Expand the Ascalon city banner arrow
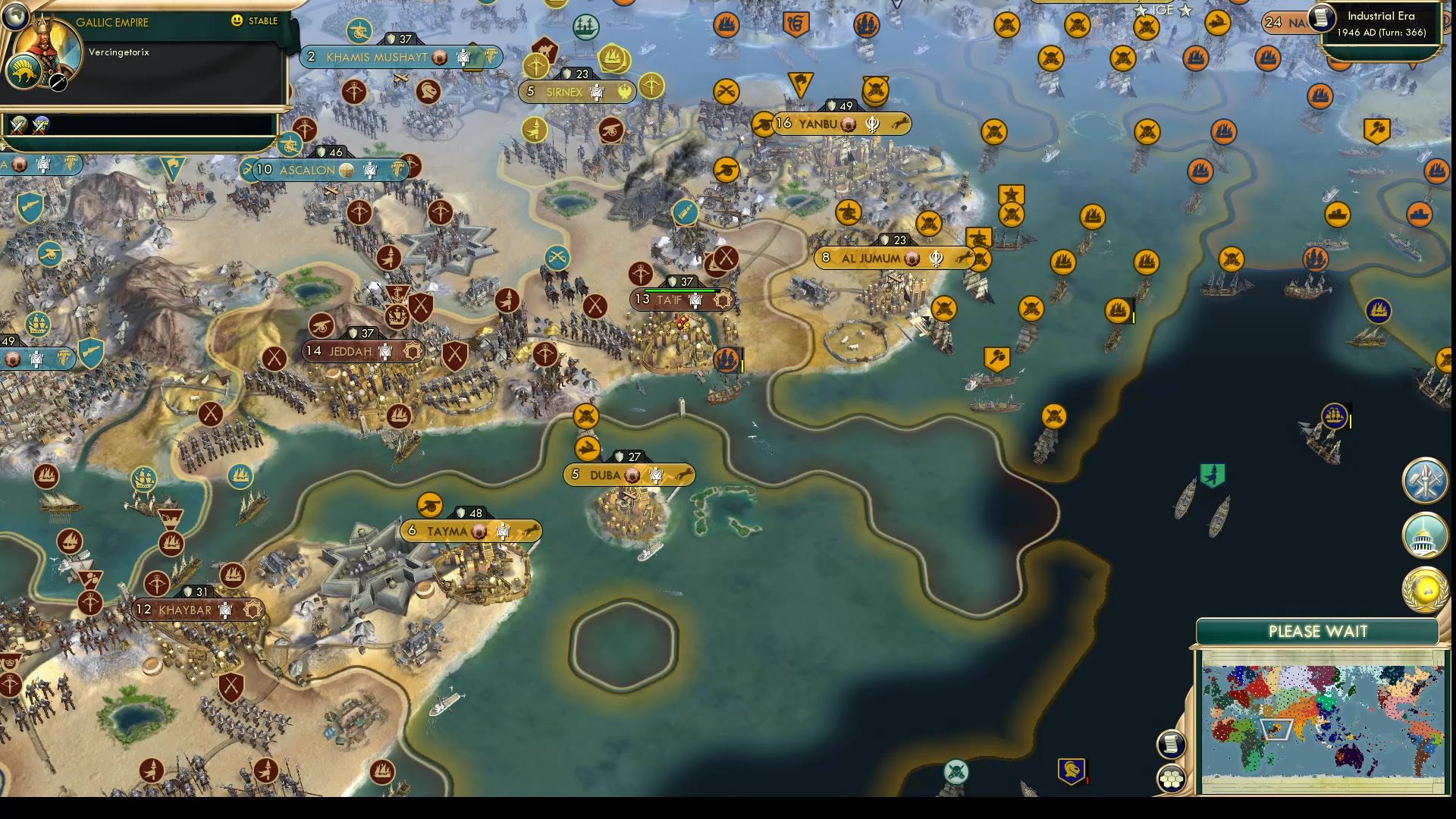The height and width of the screenshot is (819, 1456). (x=248, y=170)
